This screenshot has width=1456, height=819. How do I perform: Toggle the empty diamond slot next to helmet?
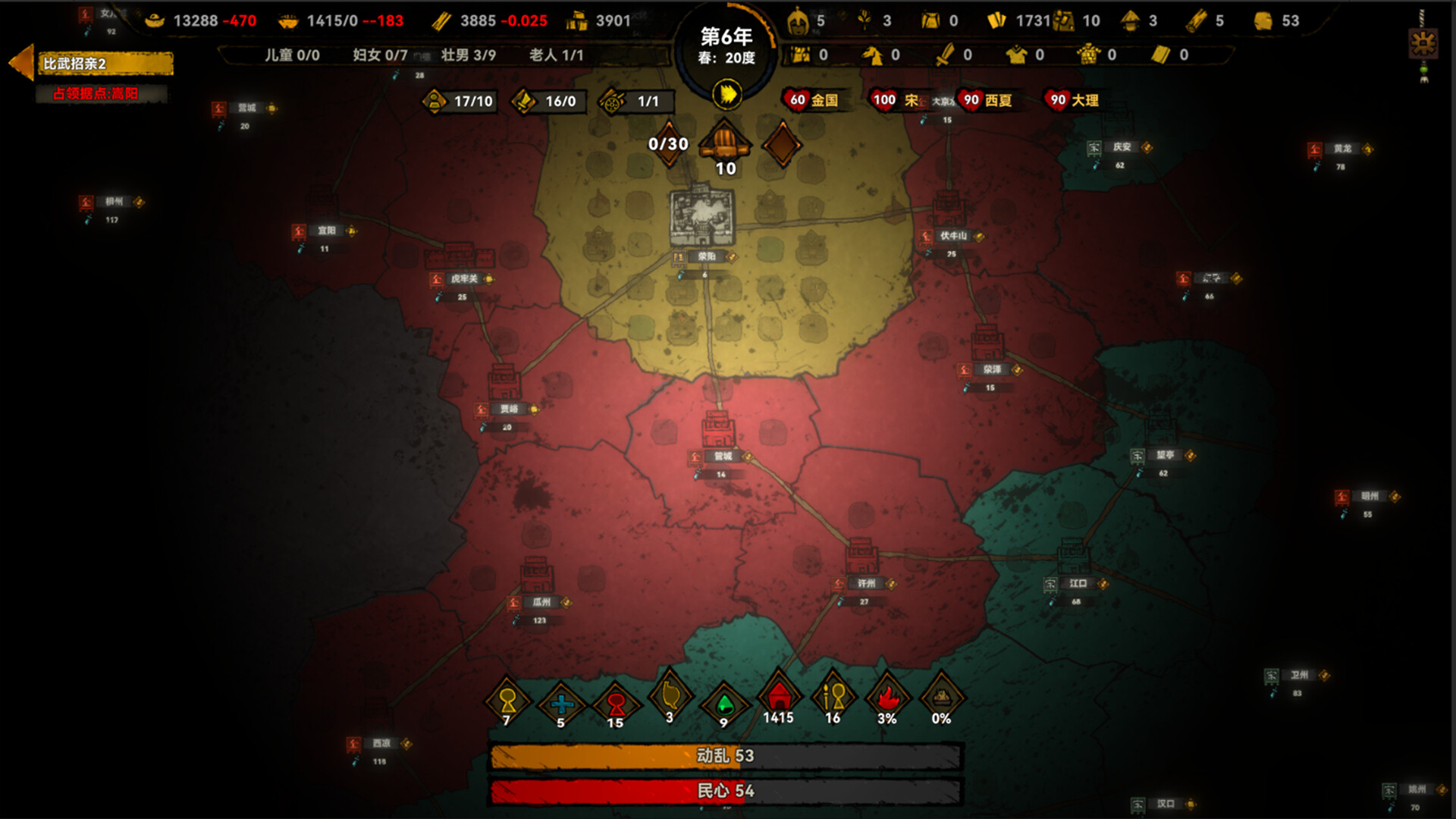pyautogui.click(x=782, y=144)
